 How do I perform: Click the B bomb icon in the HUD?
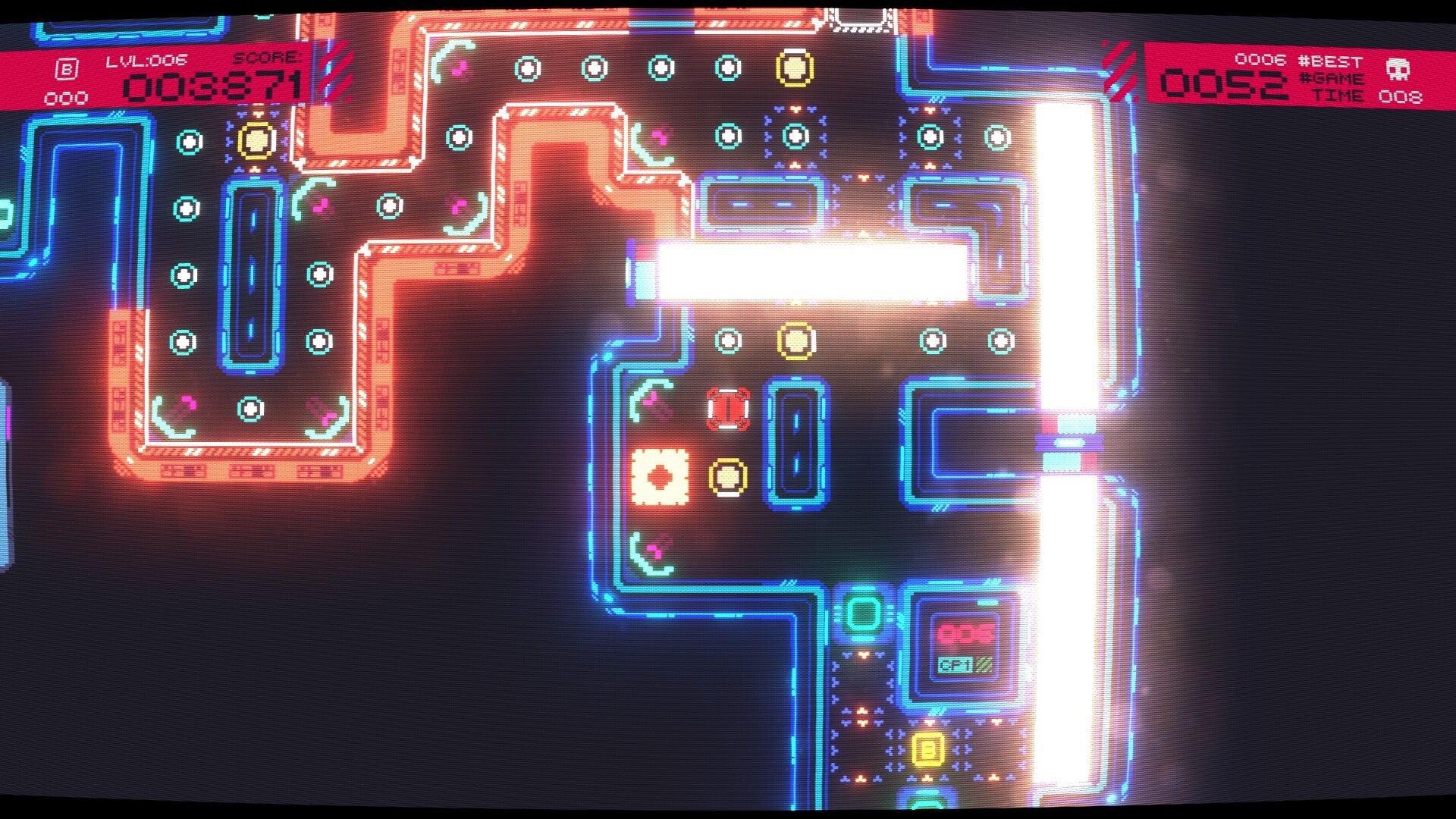67,67
